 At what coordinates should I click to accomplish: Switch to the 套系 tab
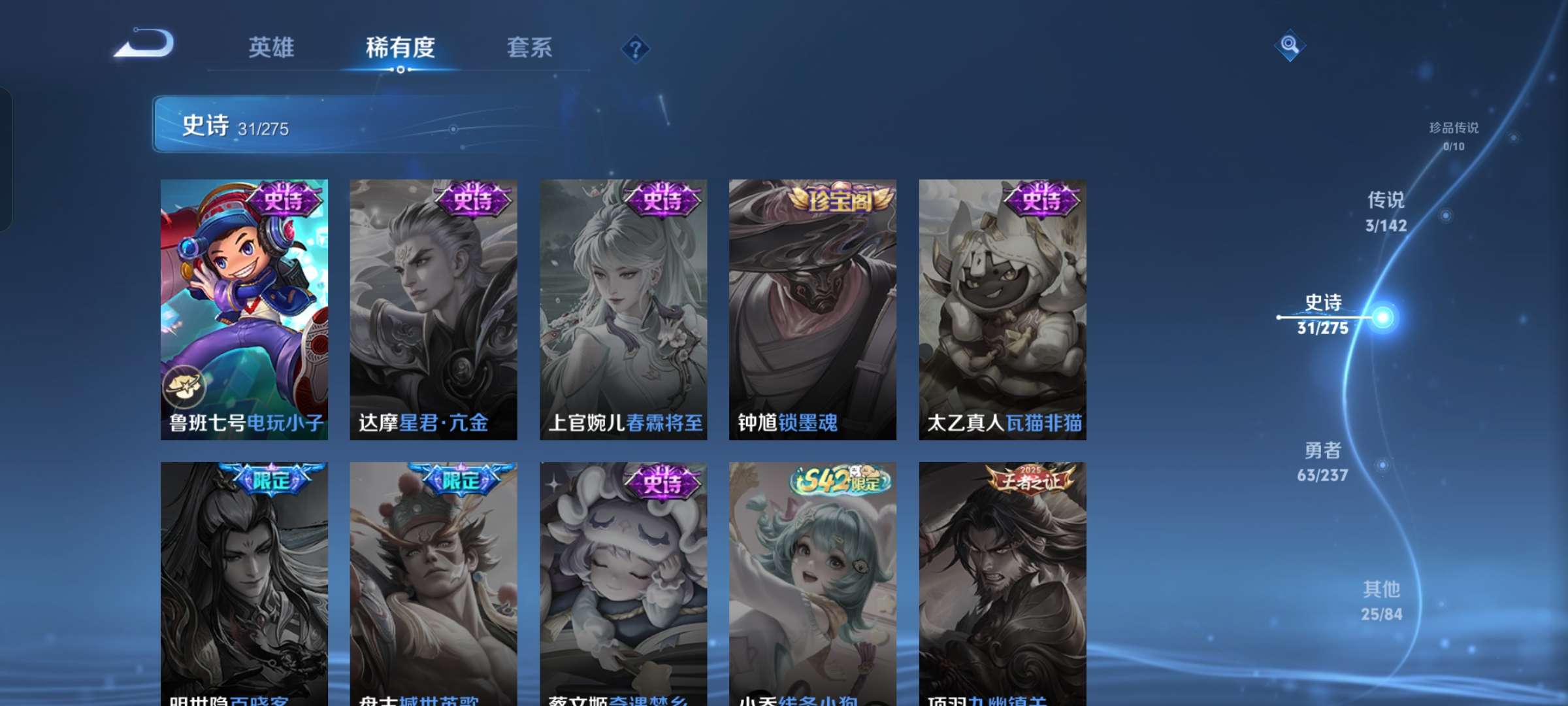(529, 47)
